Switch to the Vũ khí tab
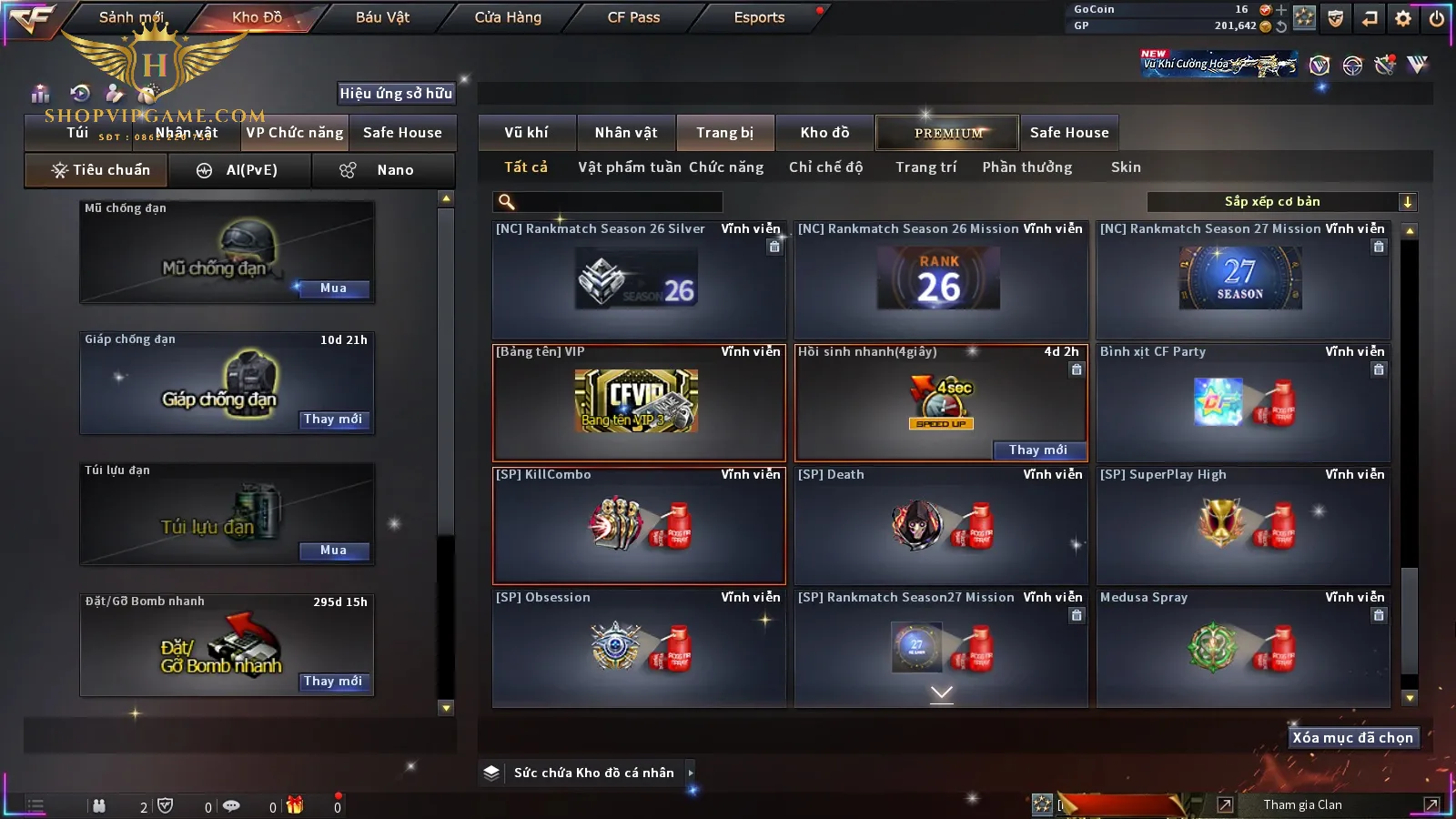The image size is (1456, 819). click(x=527, y=133)
